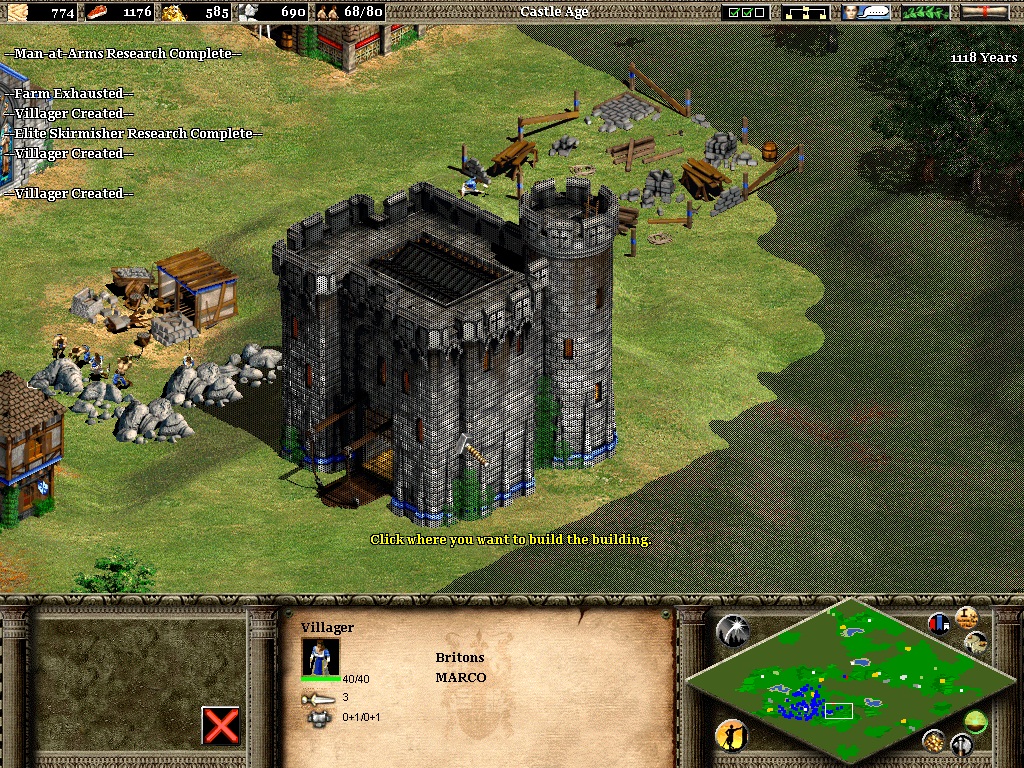The height and width of the screenshot is (768, 1024).
Task: Open the game menu scroll button
Action: pos(984,12)
